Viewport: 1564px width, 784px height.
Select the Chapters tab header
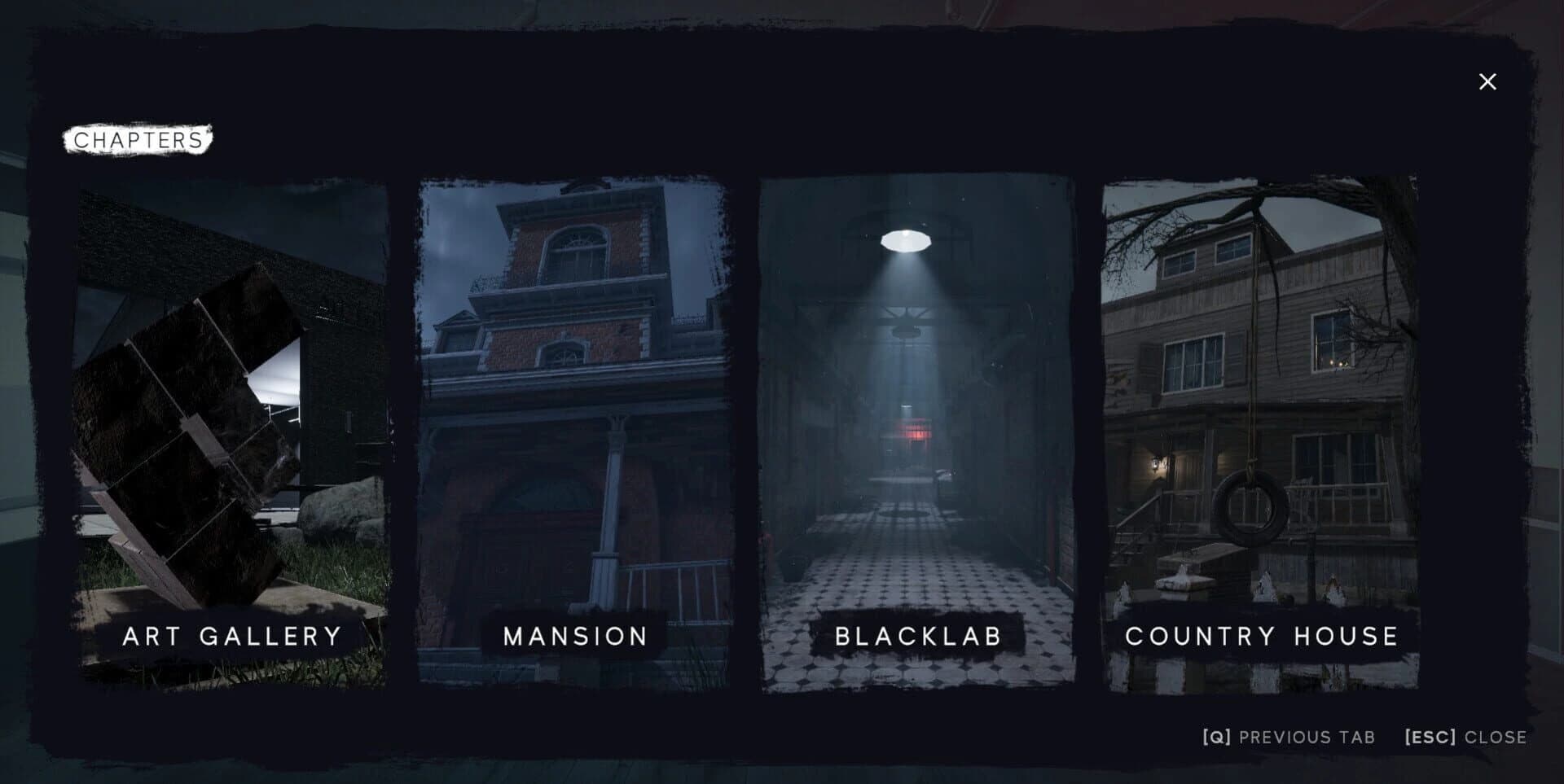pos(137,138)
